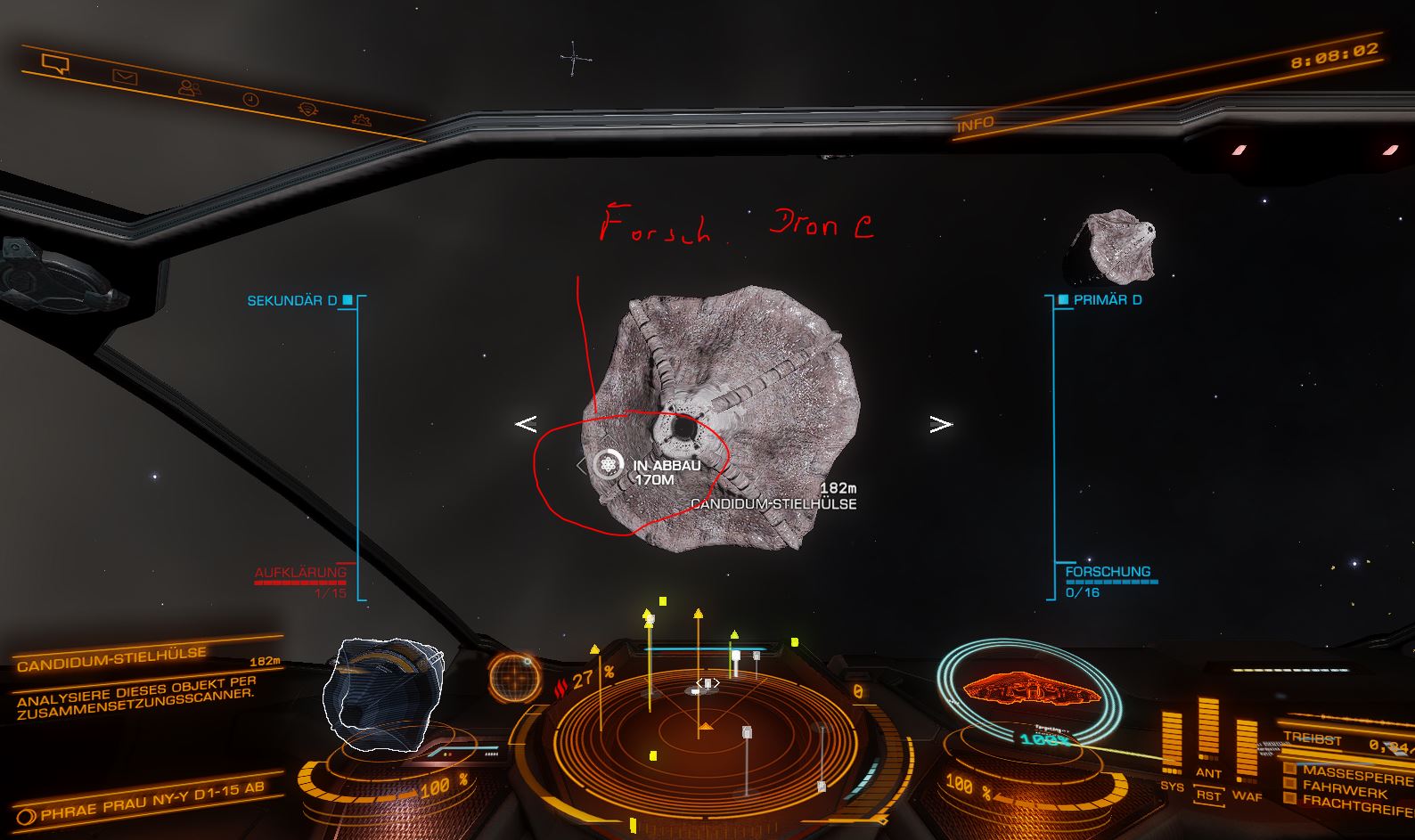Open the comms settings gear tab
The image size is (1415, 840).
[362, 118]
